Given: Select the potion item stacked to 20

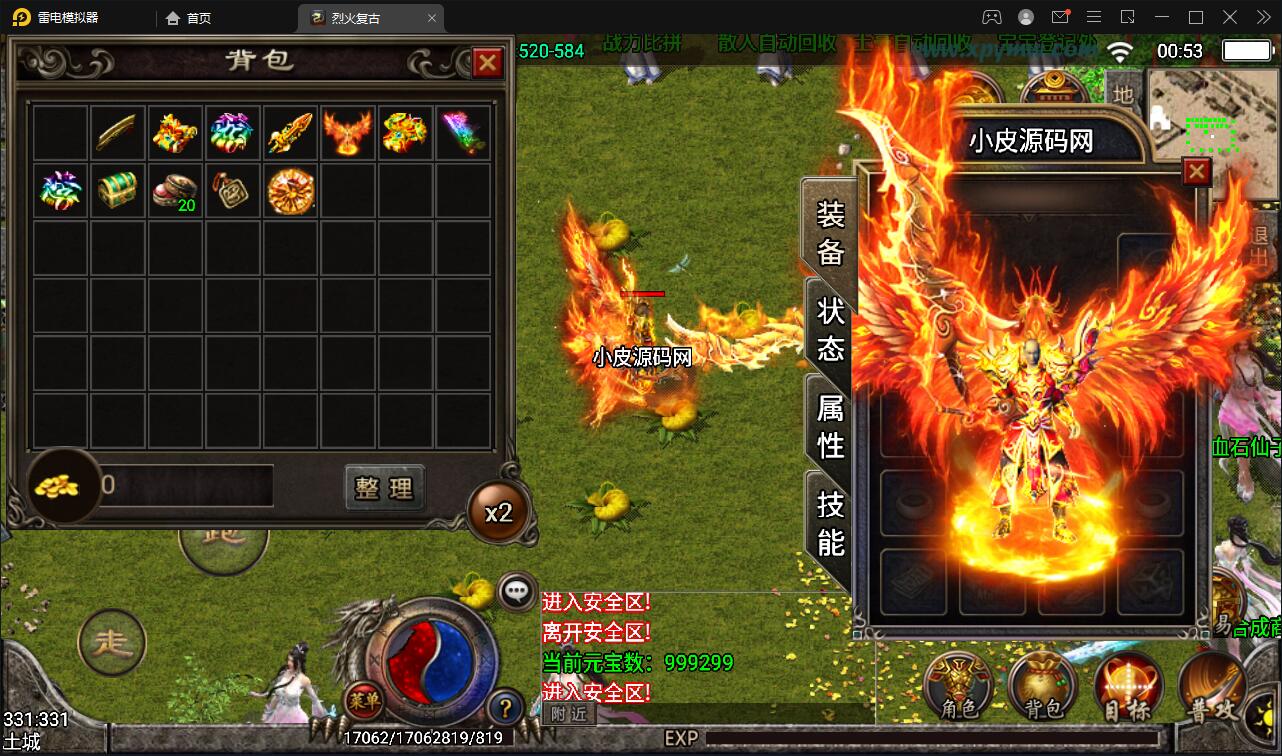Looking at the screenshot, I should pyautogui.click(x=175, y=191).
